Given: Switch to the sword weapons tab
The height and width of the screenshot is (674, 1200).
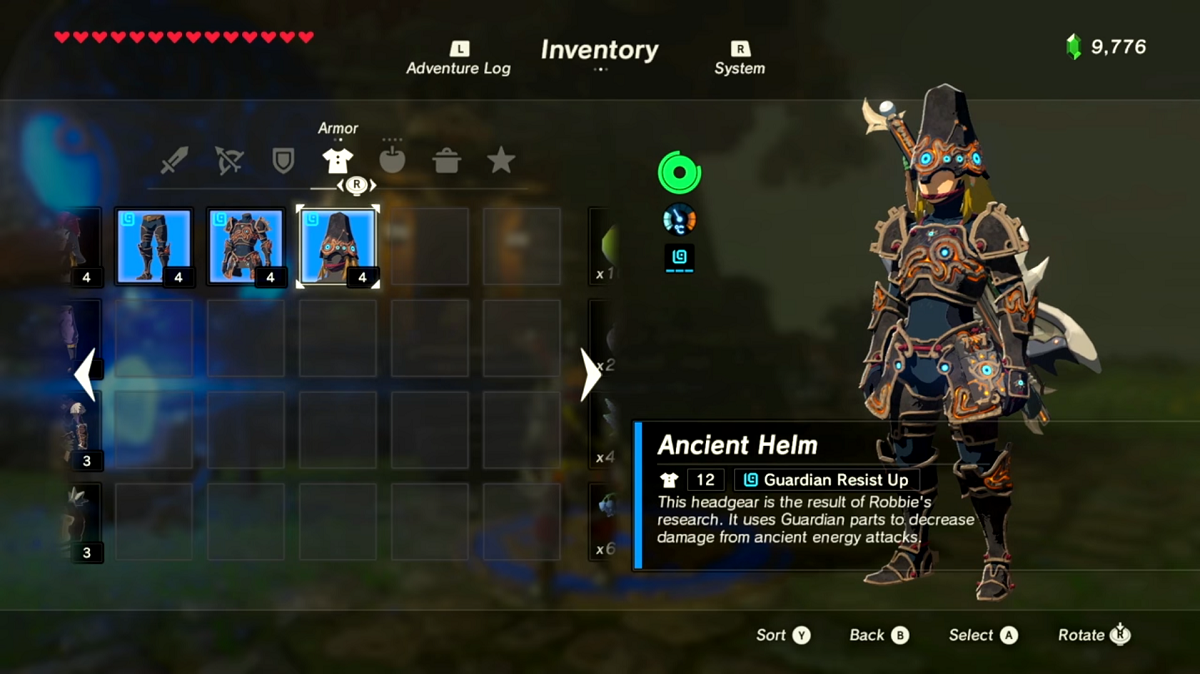Looking at the screenshot, I should tap(175, 161).
